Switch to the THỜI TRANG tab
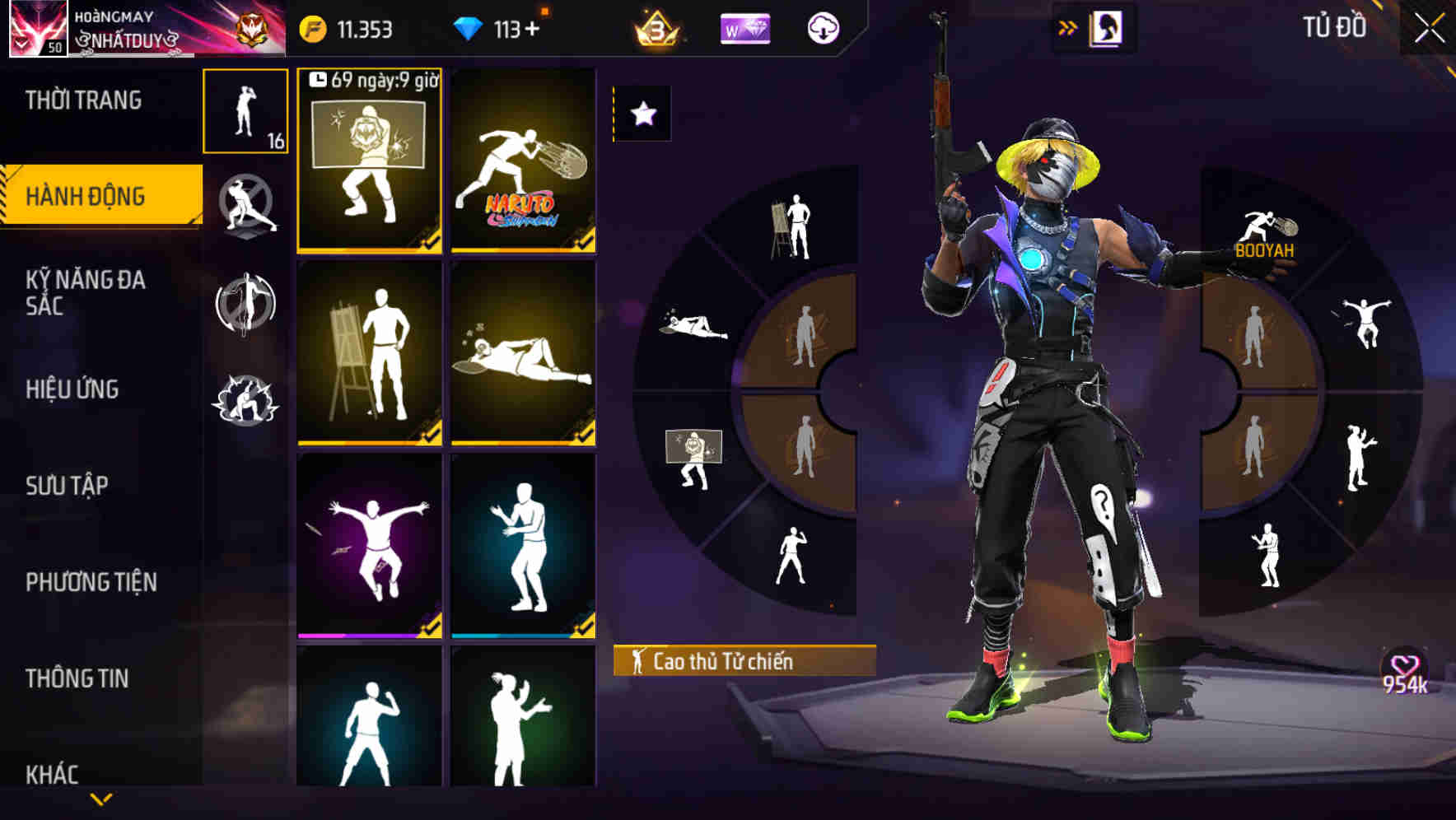Viewport: 1456px width, 820px height. [82, 100]
